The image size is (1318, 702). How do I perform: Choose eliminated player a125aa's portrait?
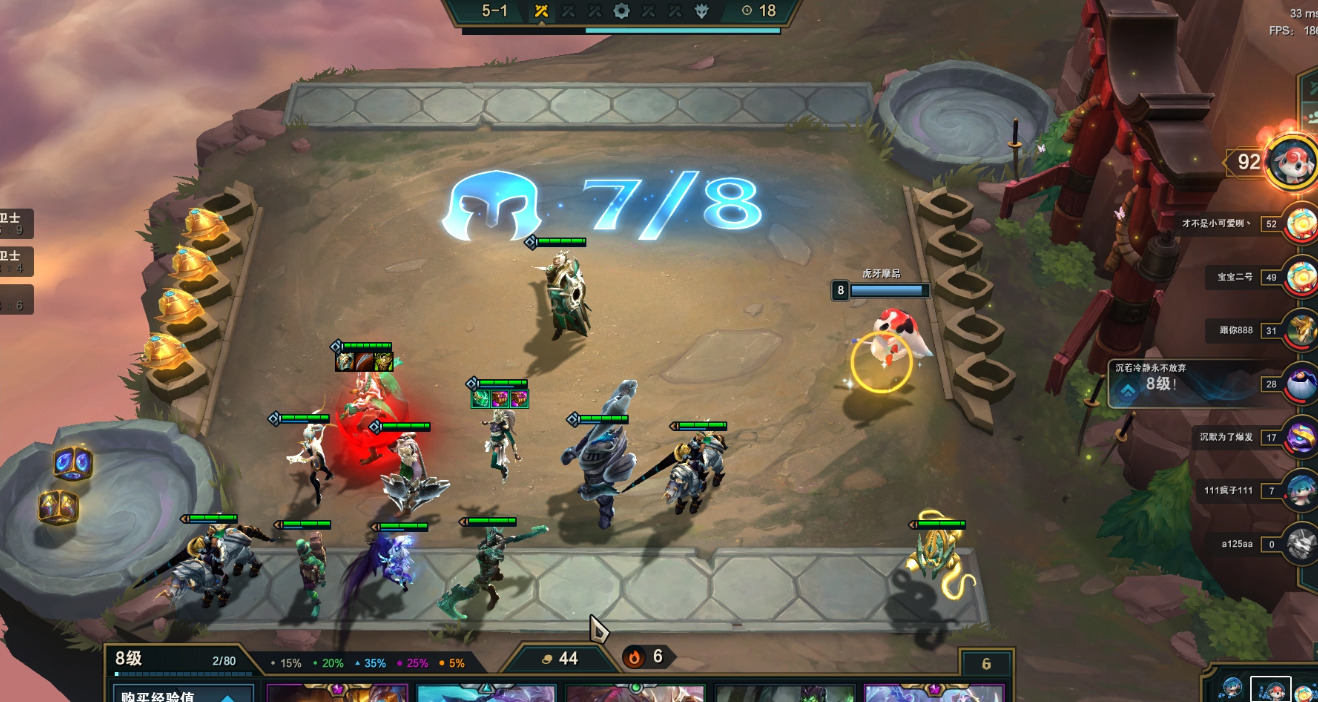point(1301,544)
